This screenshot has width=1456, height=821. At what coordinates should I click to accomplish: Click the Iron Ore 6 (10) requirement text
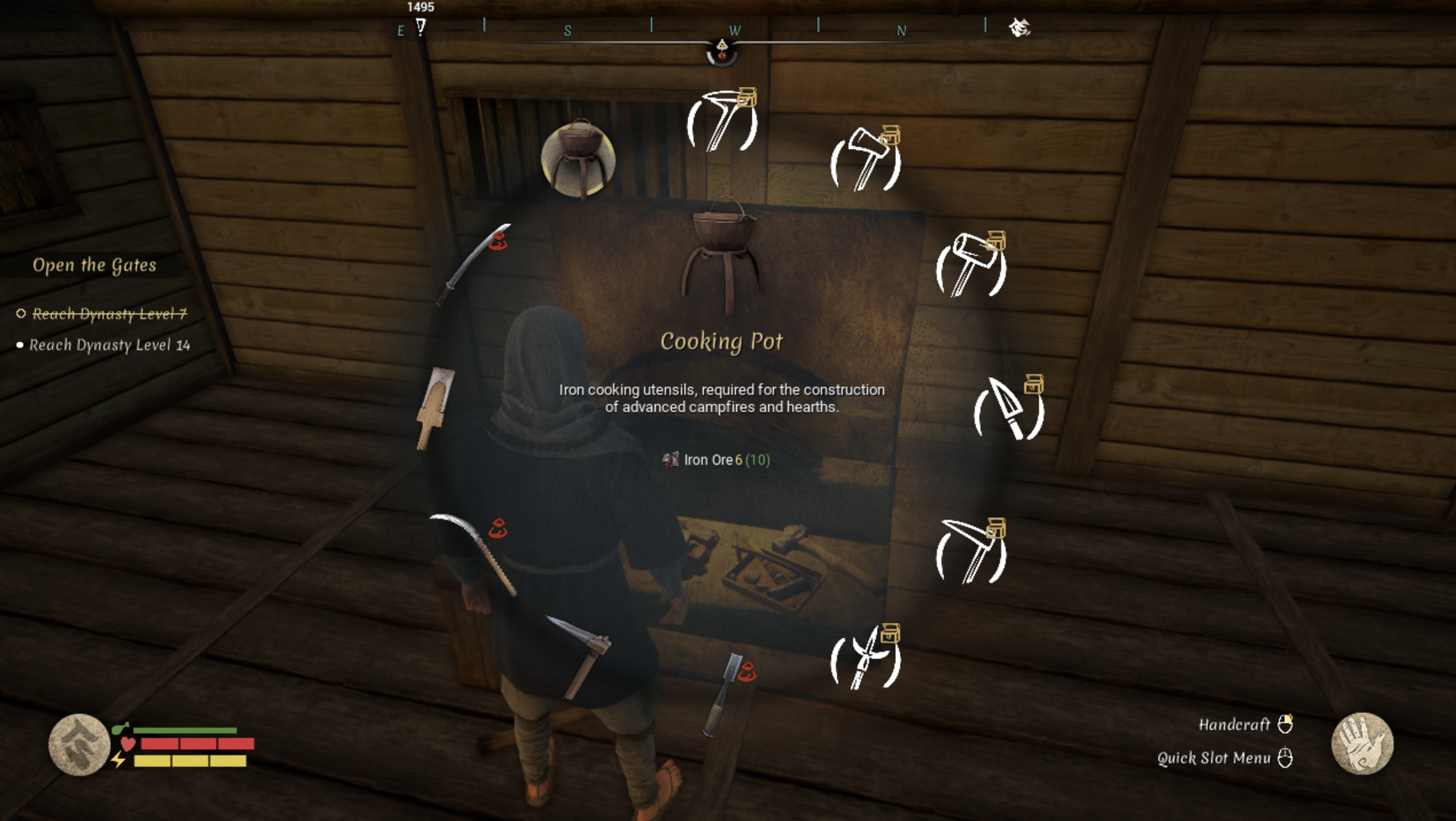pos(716,461)
